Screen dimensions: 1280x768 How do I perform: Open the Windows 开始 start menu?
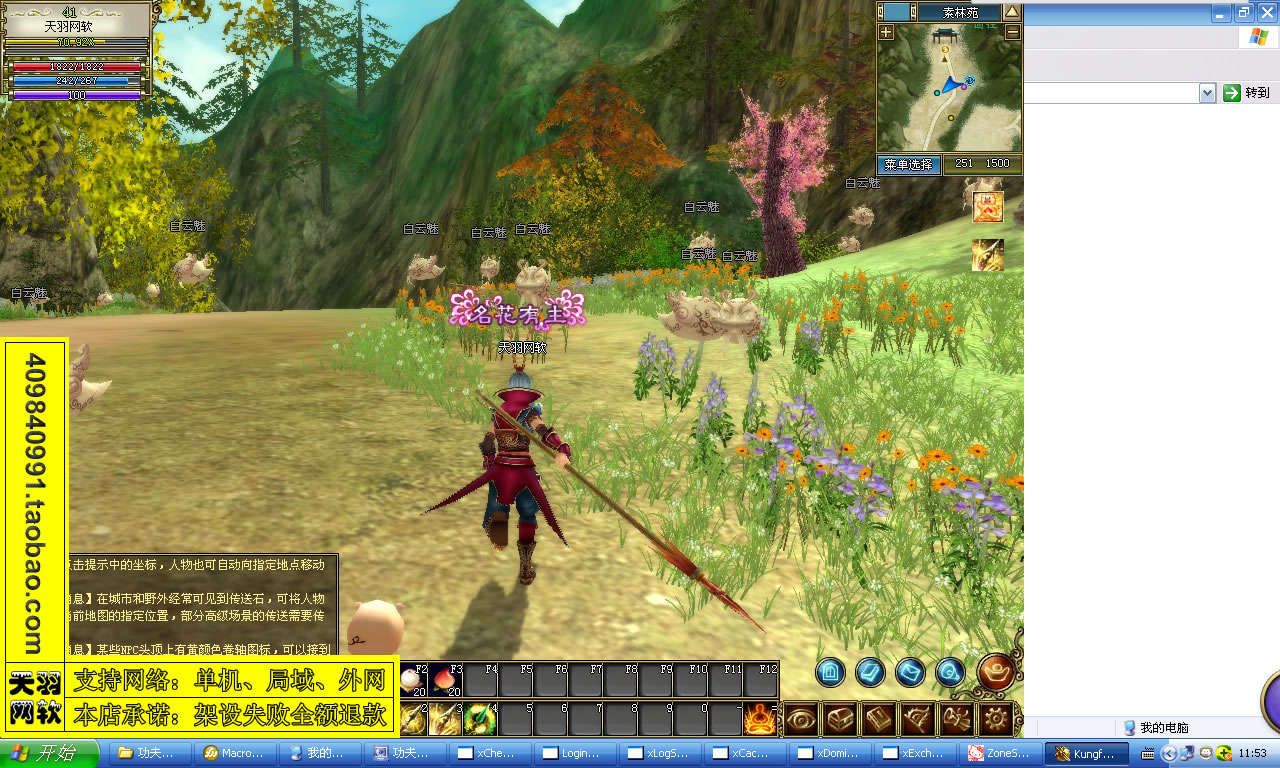coord(50,753)
